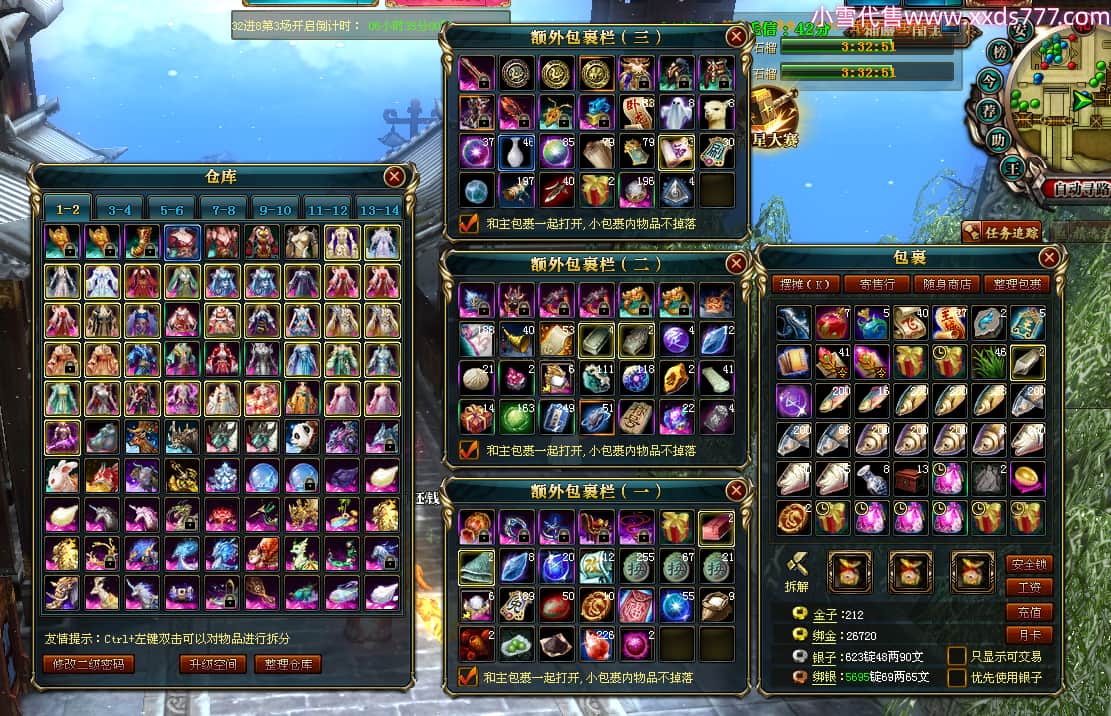The height and width of the screenshot is (716, 1111).
Task: Upgrade storage with 升级空间 button
Action: [210, 664]
